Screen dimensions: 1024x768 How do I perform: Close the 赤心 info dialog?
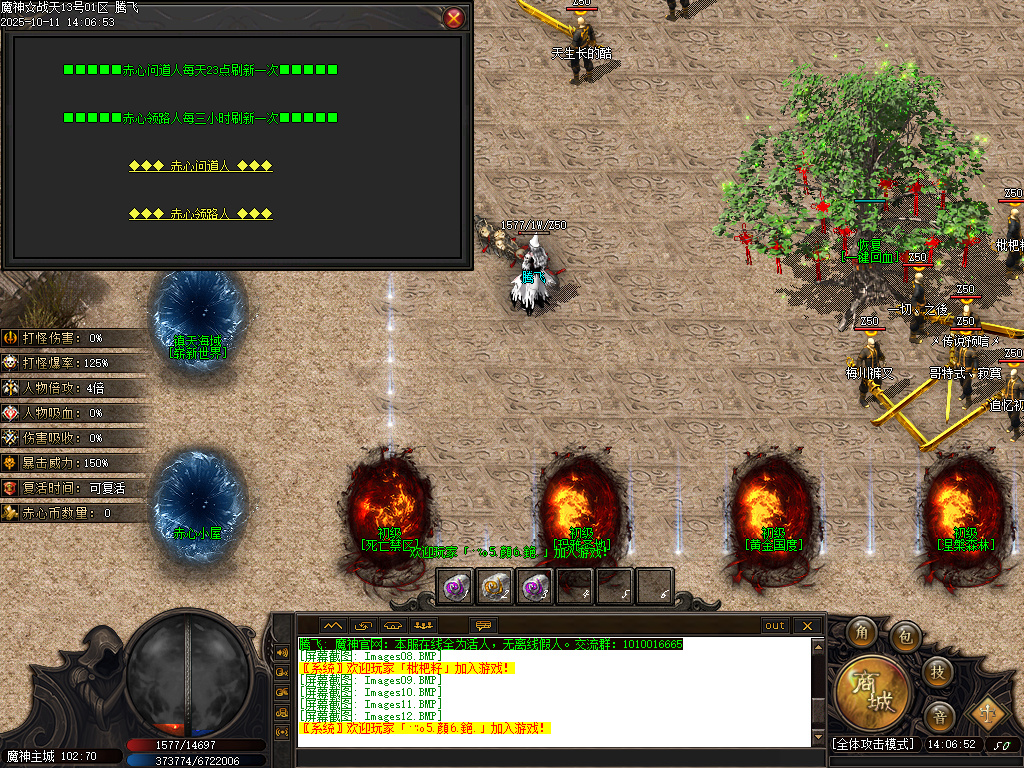454,17
